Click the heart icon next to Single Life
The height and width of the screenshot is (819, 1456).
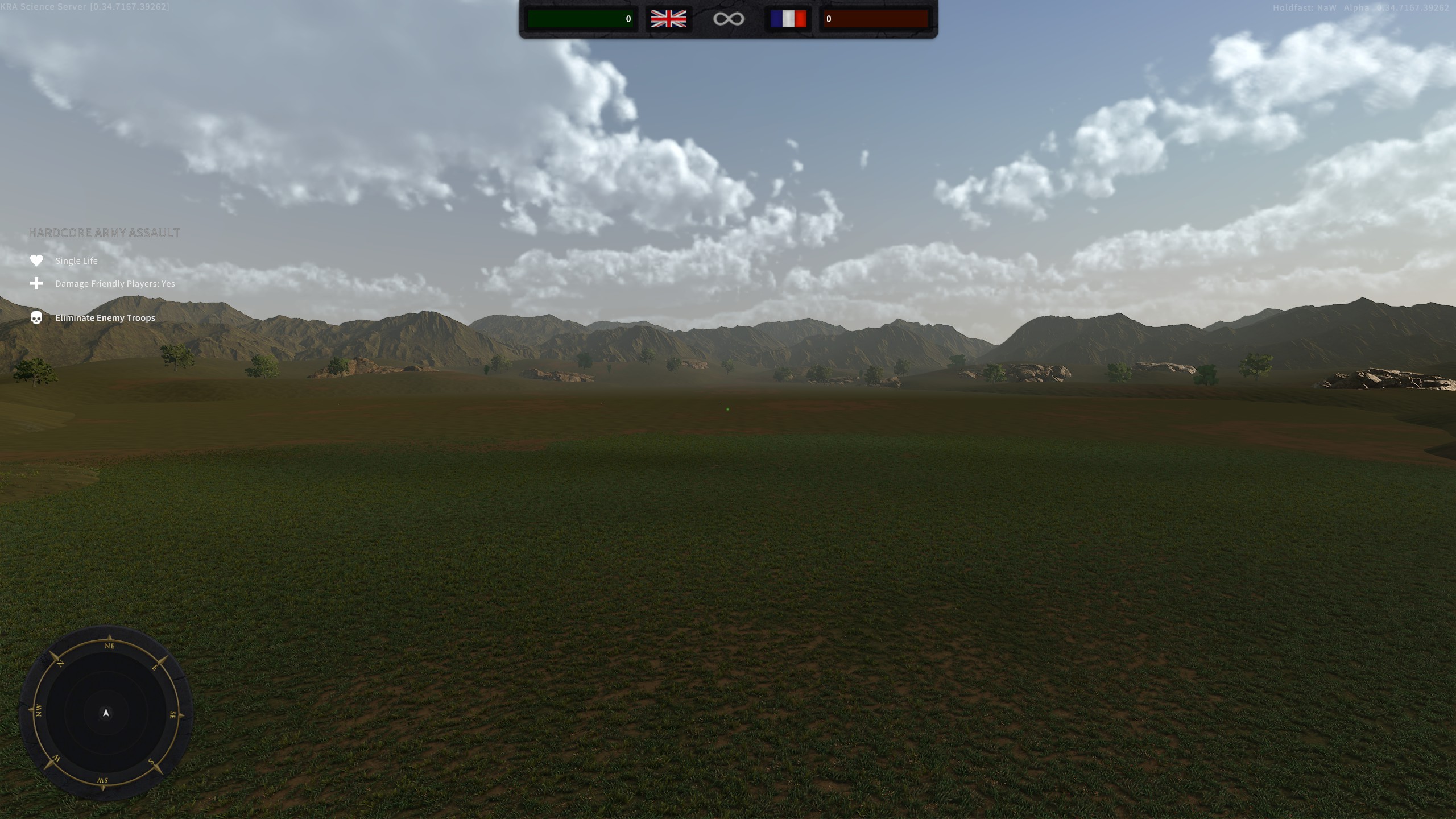36,260
